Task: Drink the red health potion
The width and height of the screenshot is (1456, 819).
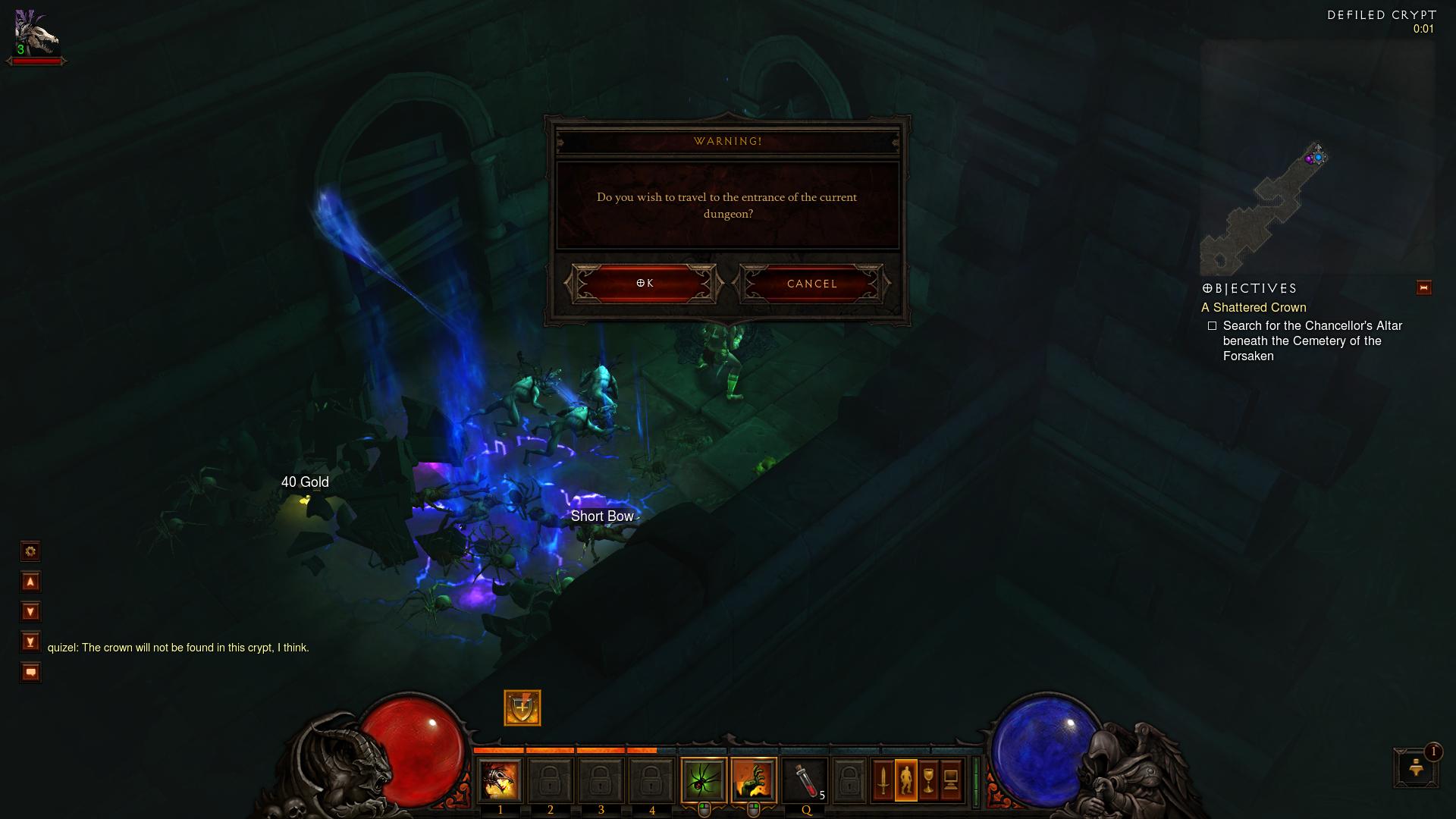Action: [x=805, y=780]
